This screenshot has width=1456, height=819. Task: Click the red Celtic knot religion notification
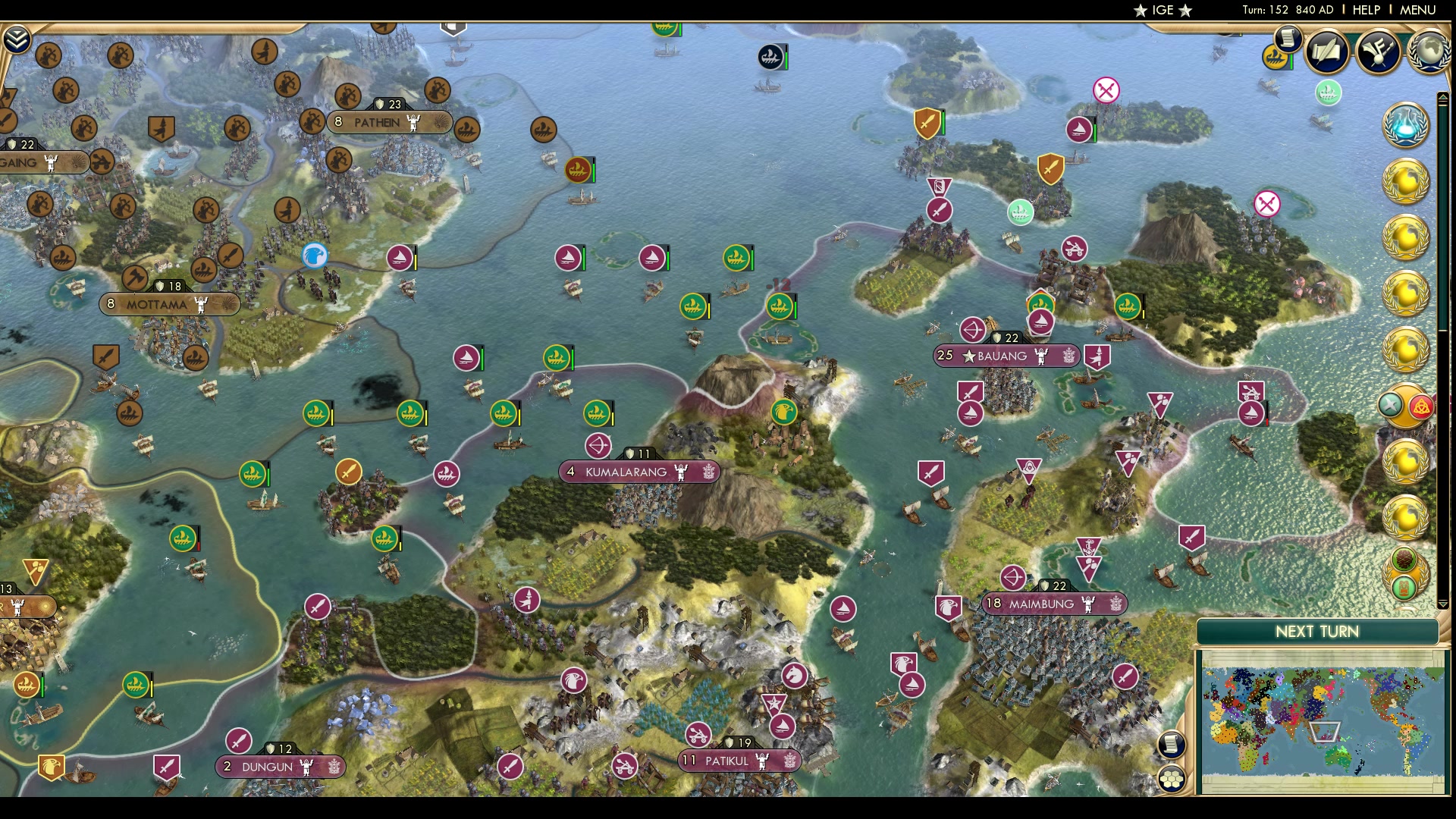tap(1423, 406)
